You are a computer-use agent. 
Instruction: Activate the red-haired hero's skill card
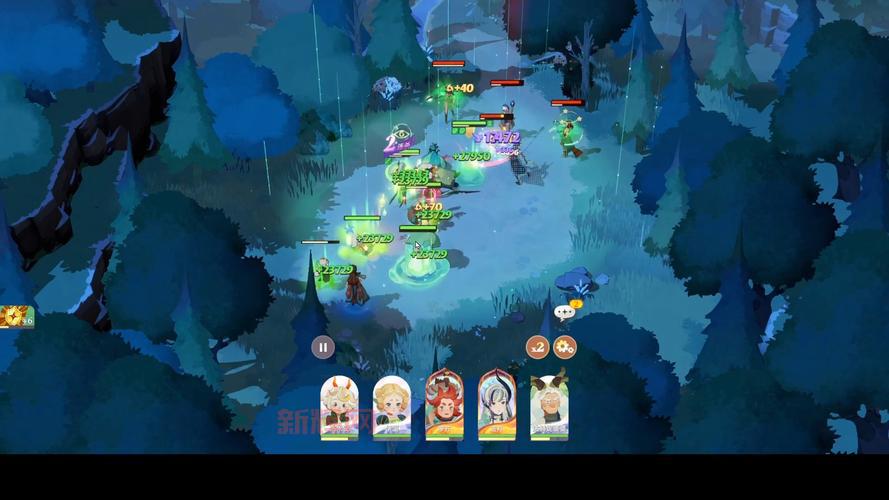(444, 404)
